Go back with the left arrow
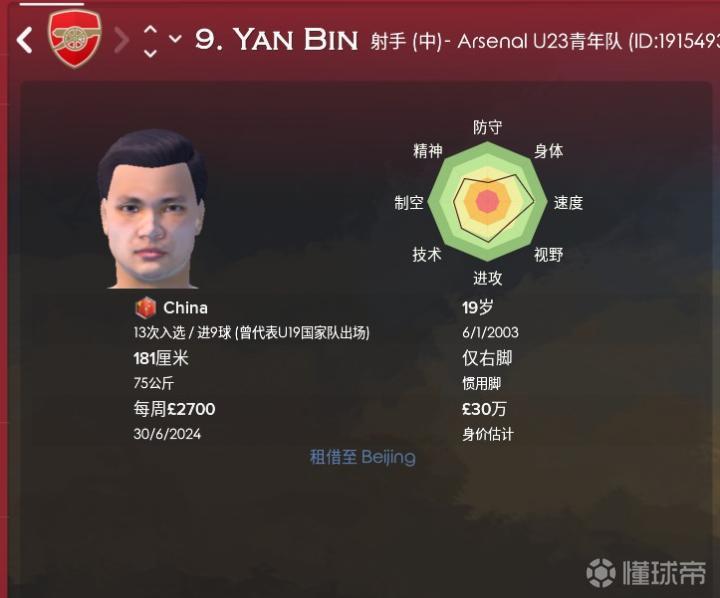The height and width of the screenshot is (598, 720). click(25, 40)
